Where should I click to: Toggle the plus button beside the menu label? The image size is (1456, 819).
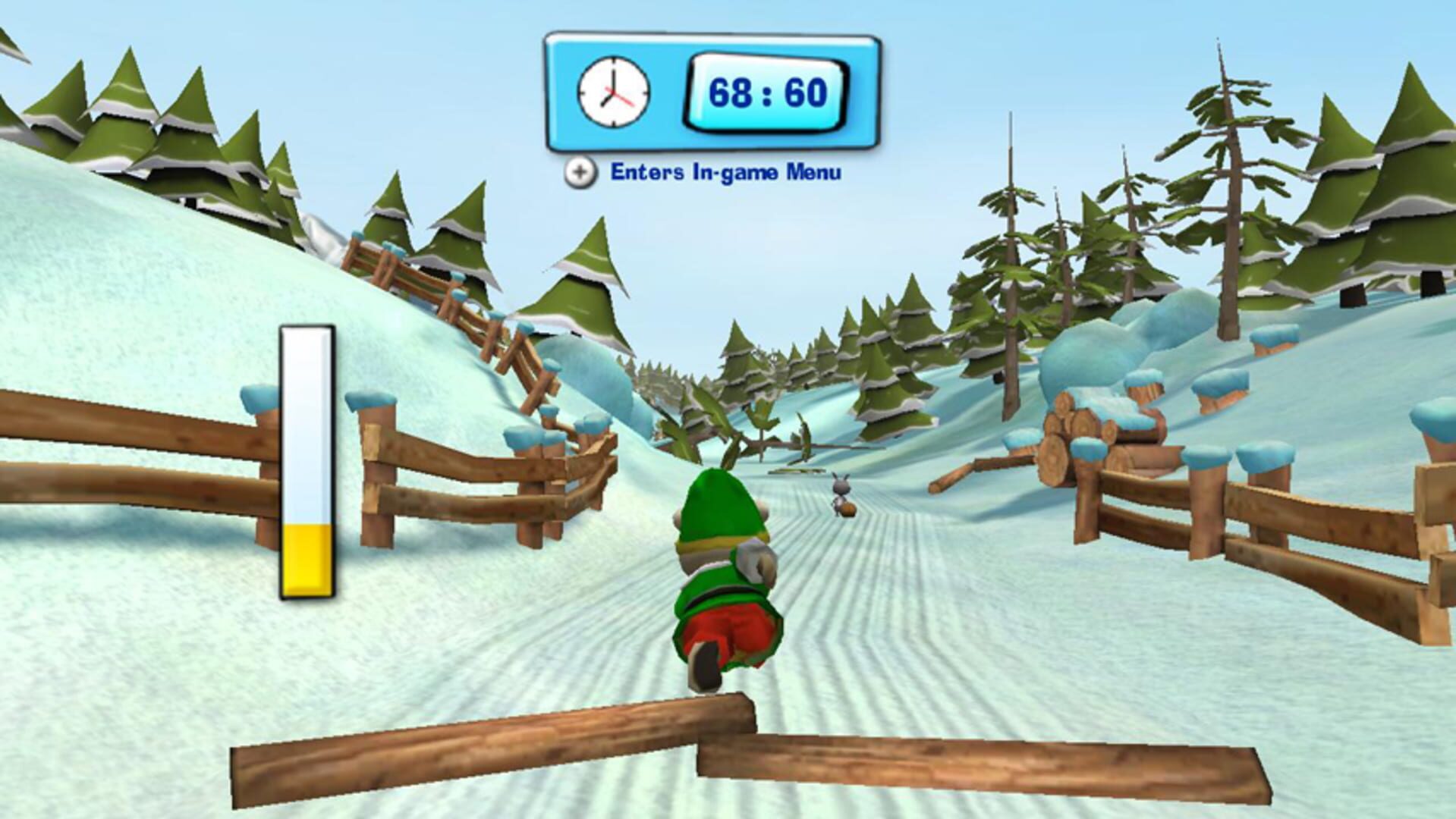[x=580, y=173]
